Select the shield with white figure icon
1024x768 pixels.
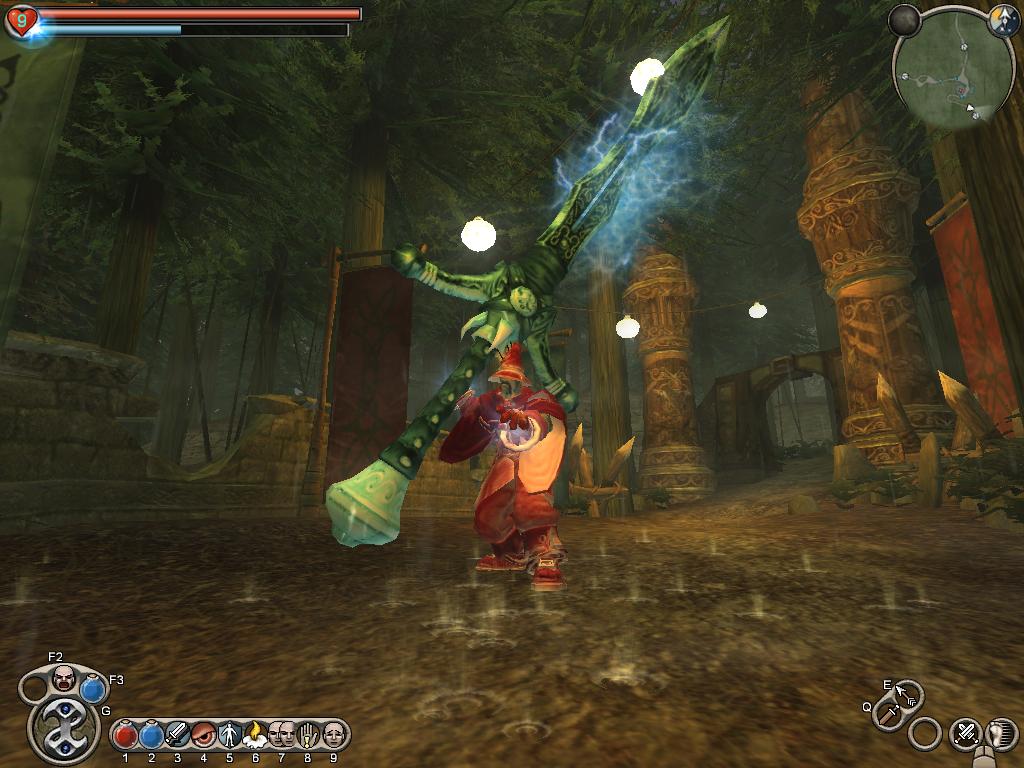click(229, 735)
